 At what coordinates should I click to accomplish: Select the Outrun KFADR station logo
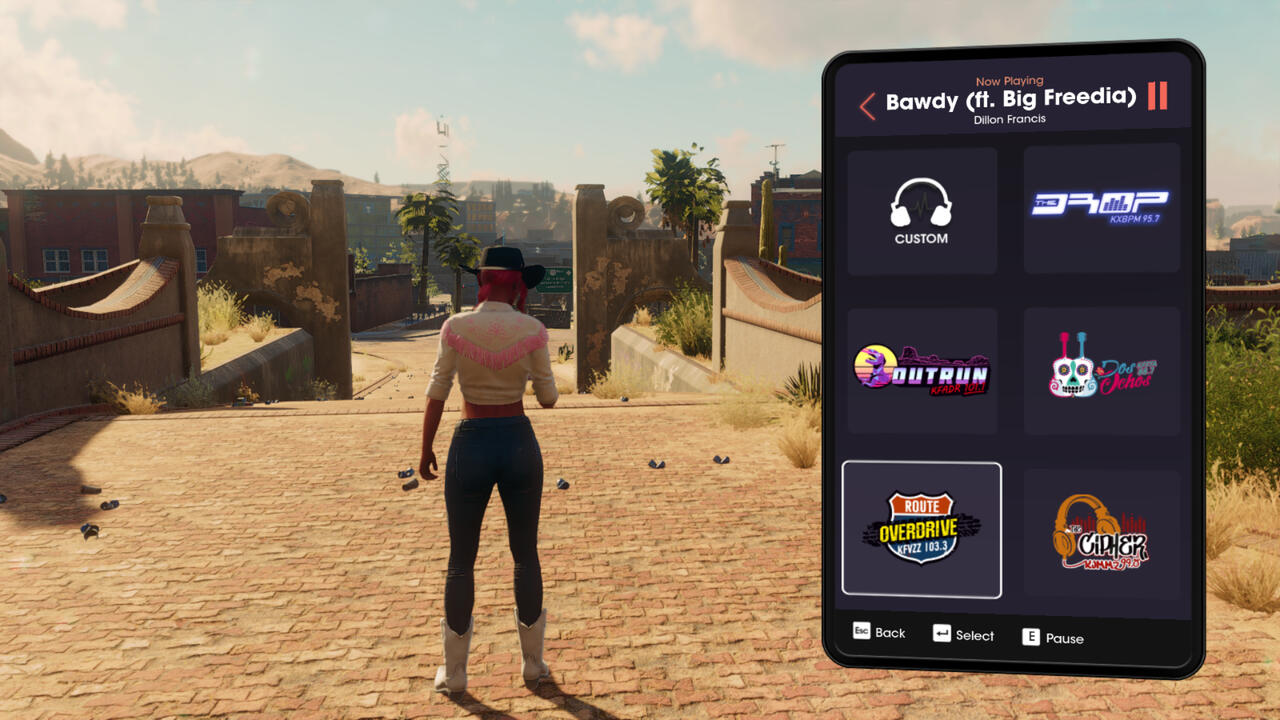point(921,369)
